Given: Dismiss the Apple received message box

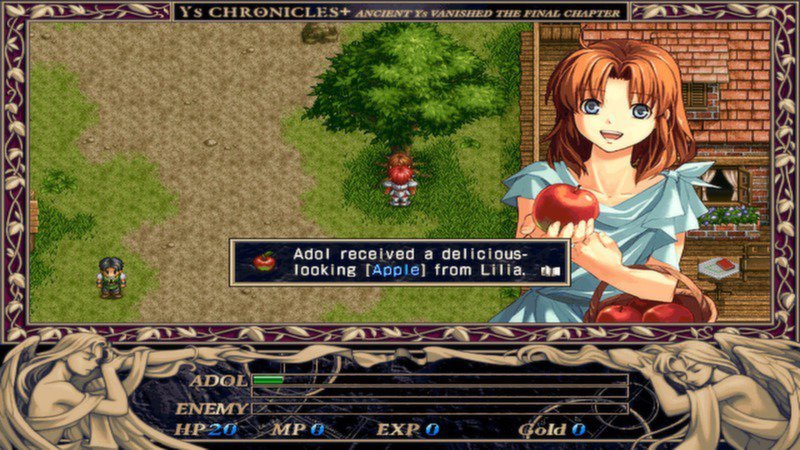Looking at the screenshot, I should tap(400, 262).
